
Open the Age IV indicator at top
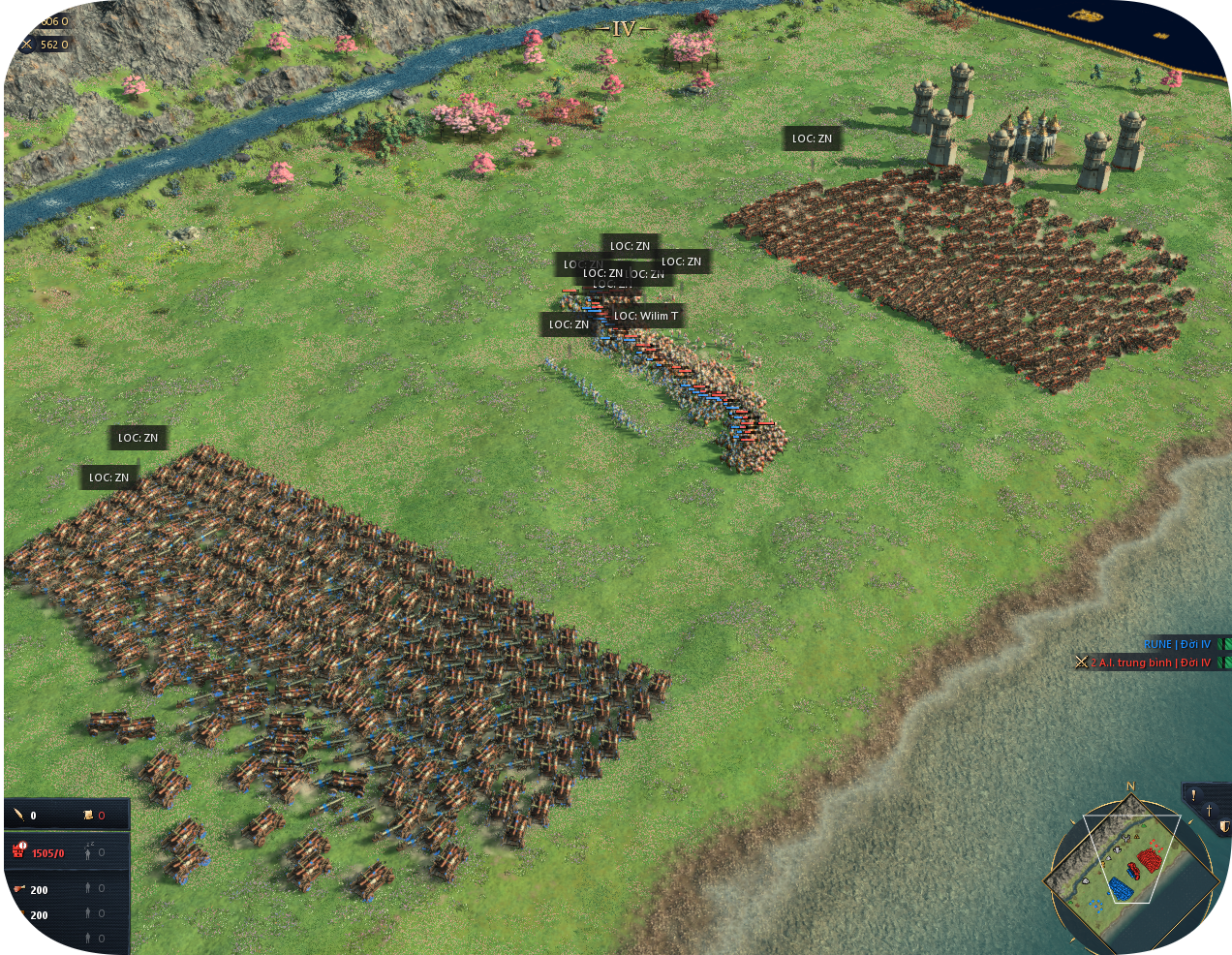(624, 29)
